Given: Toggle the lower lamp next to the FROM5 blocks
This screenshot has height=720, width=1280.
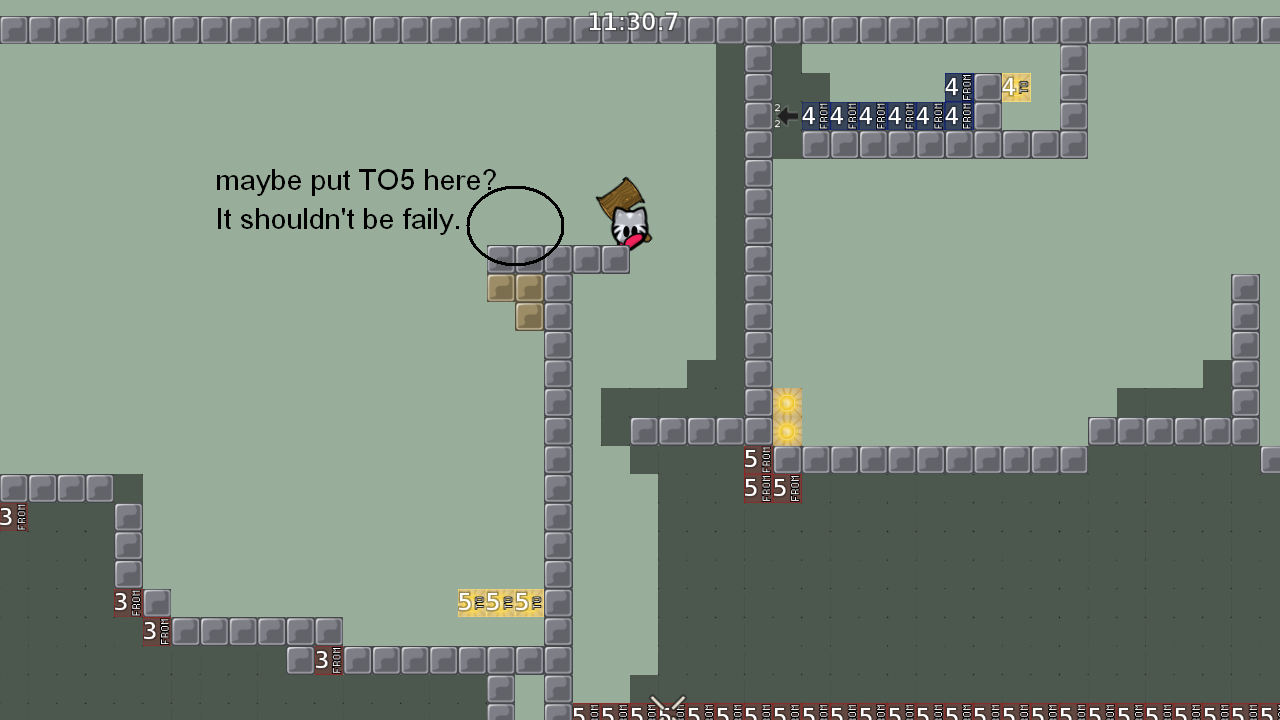Looking at the screenshot, I should [x=789, y=432].
